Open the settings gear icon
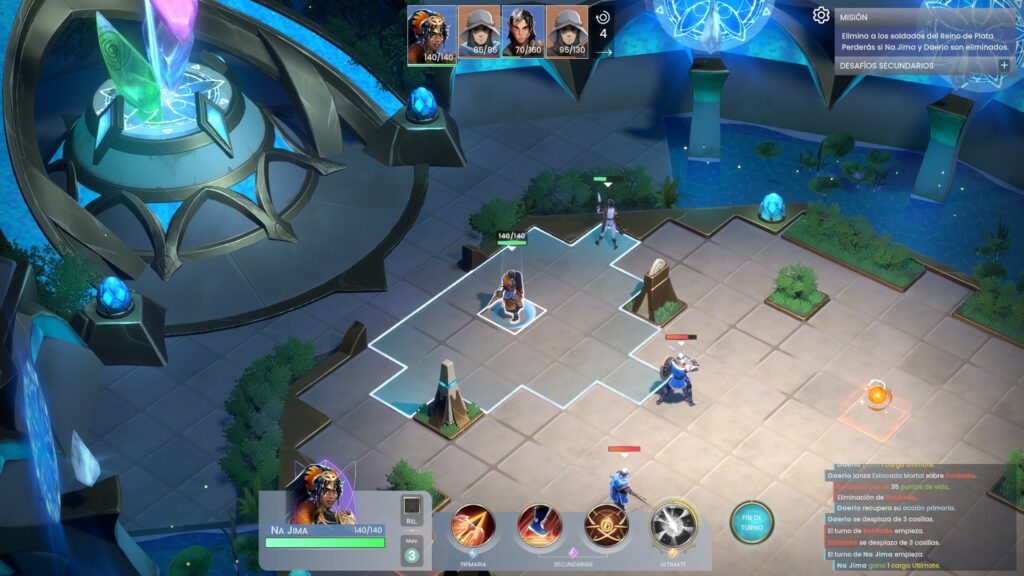1024x576 pixels. pyautogui.click(x=821, y=15)
